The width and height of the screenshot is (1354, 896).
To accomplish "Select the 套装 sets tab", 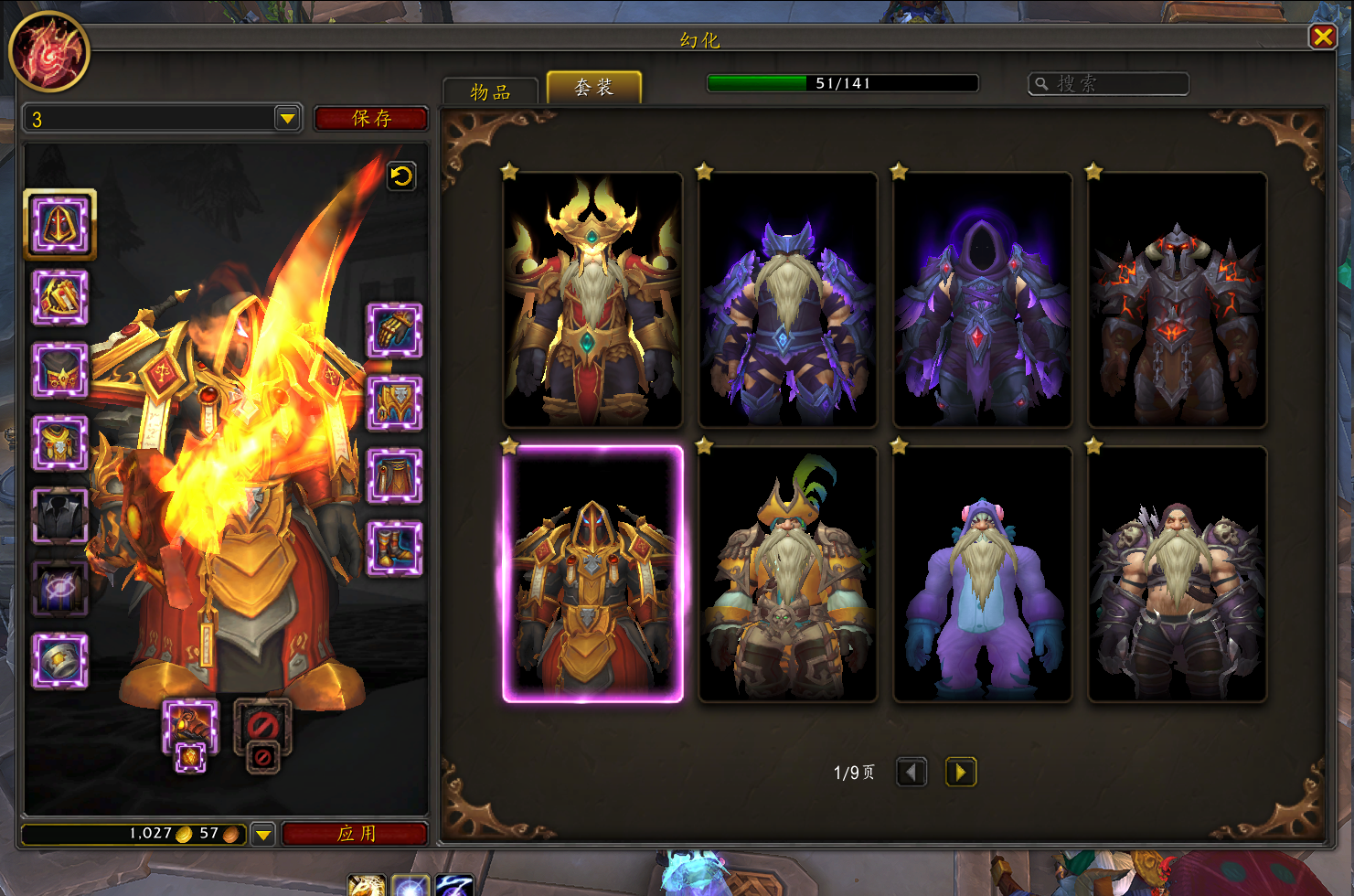I will [593, 88].
